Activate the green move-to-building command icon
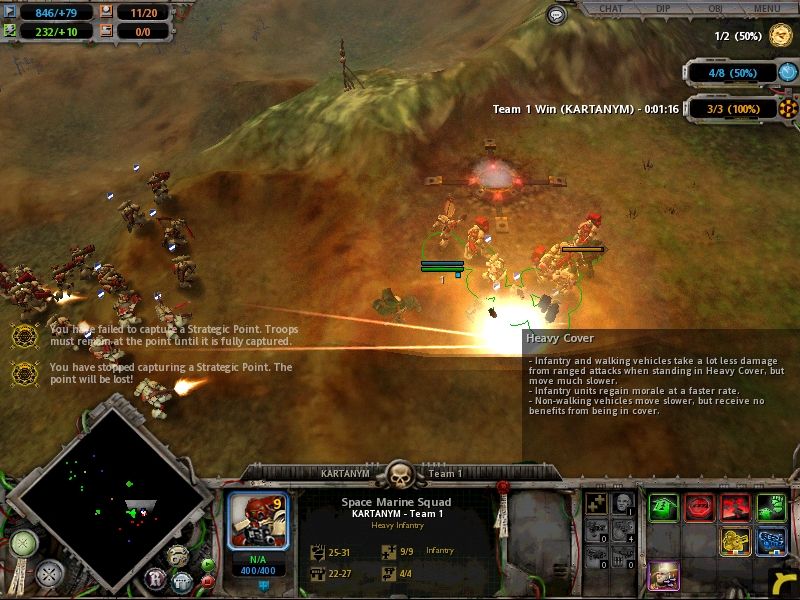 [663, 507]
